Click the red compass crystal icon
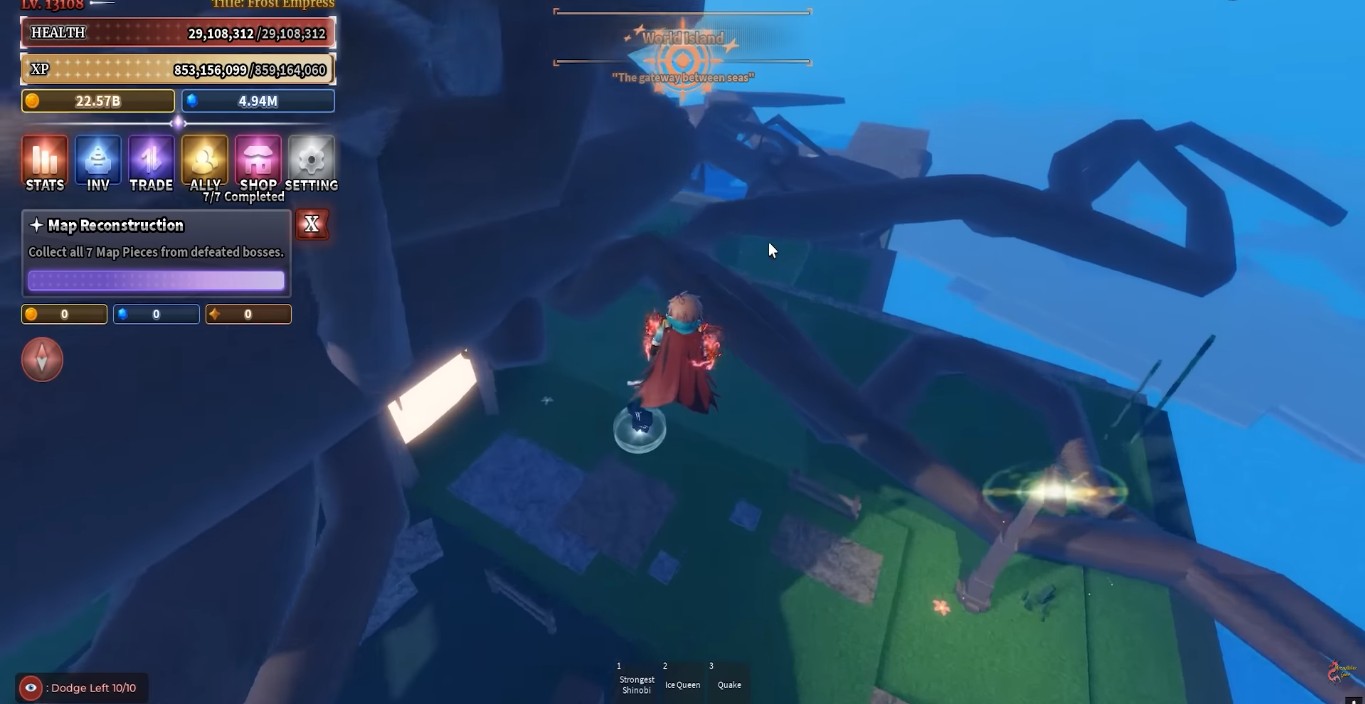The image size is (1365, 704). point(42,360)
